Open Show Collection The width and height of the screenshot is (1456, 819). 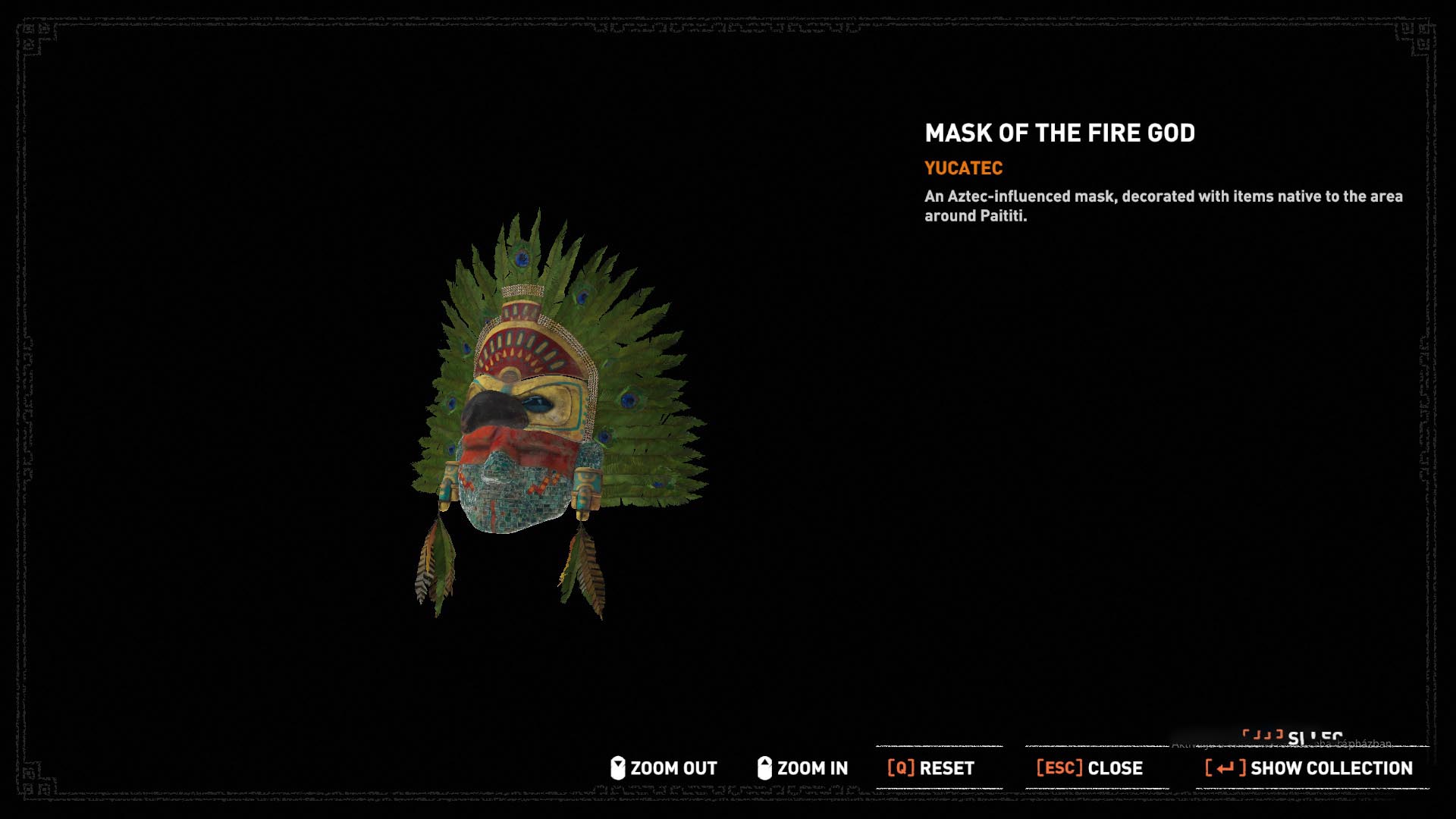click(x=1310, y=768)
